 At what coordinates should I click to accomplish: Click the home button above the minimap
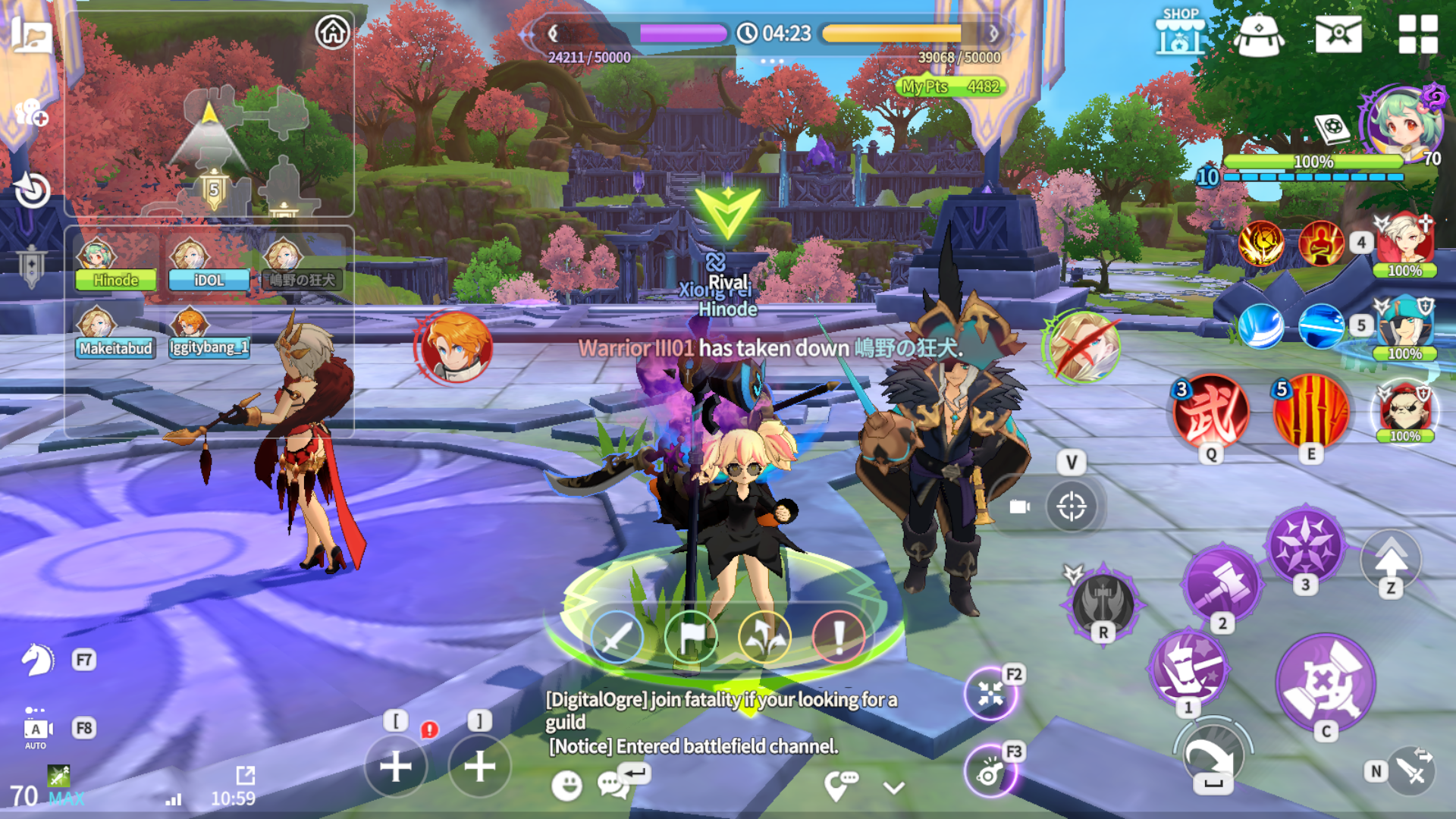332,33
